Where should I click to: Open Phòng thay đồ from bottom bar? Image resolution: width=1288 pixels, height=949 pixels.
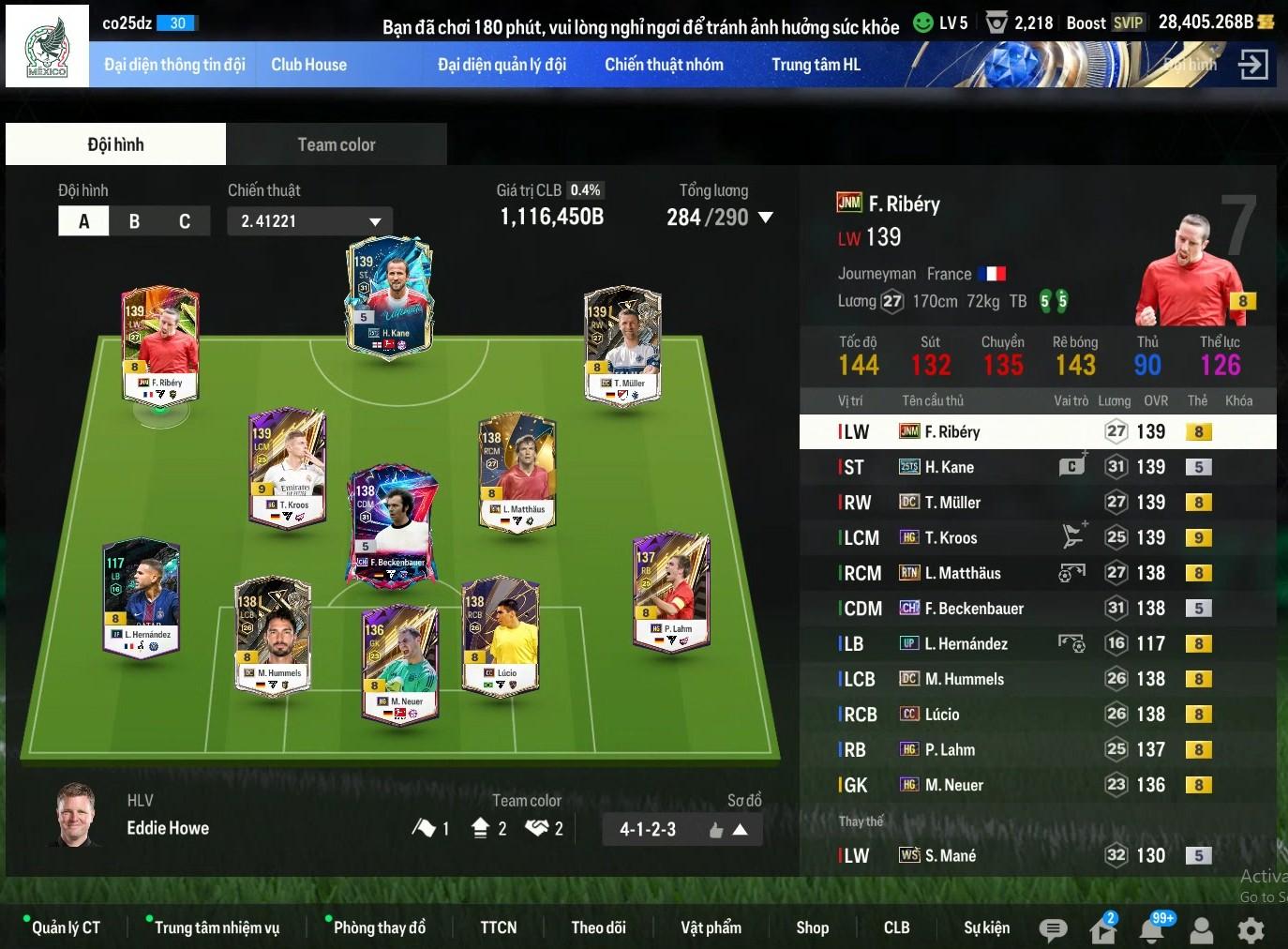coord(379,927)
